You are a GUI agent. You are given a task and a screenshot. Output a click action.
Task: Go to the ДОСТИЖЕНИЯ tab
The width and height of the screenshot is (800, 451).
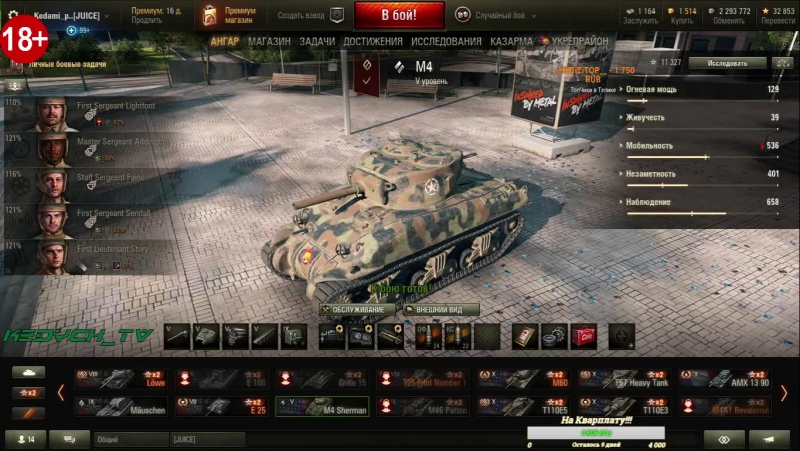coord(372,42)
